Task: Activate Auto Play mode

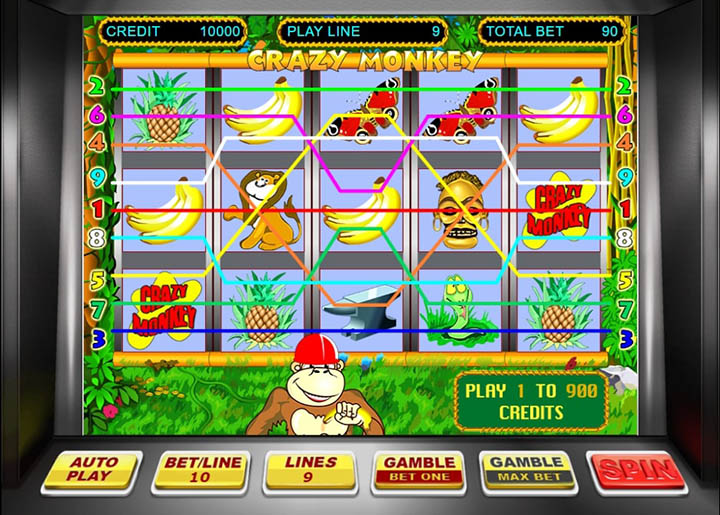Action: (x=92, y=470)
